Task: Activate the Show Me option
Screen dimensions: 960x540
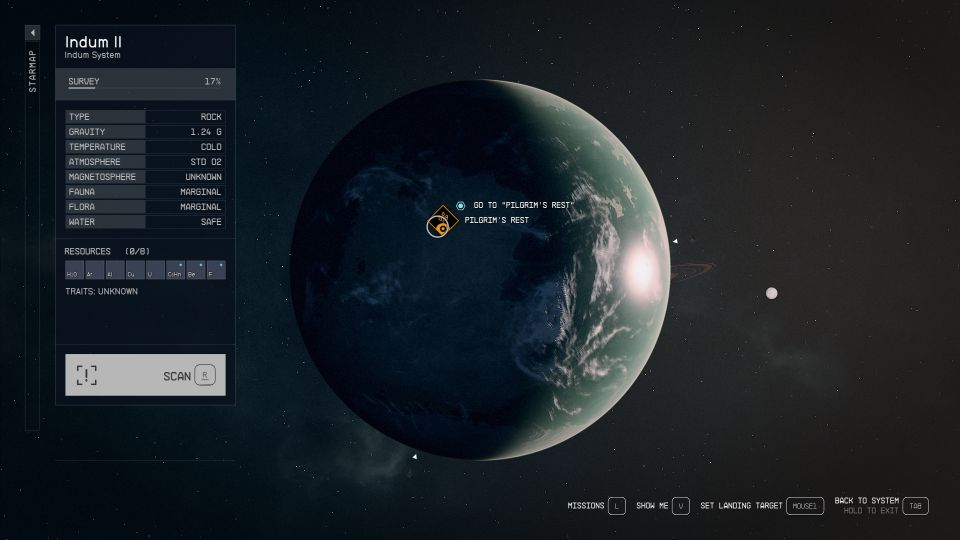Action: pyautogui.click(x=681, y=506)
